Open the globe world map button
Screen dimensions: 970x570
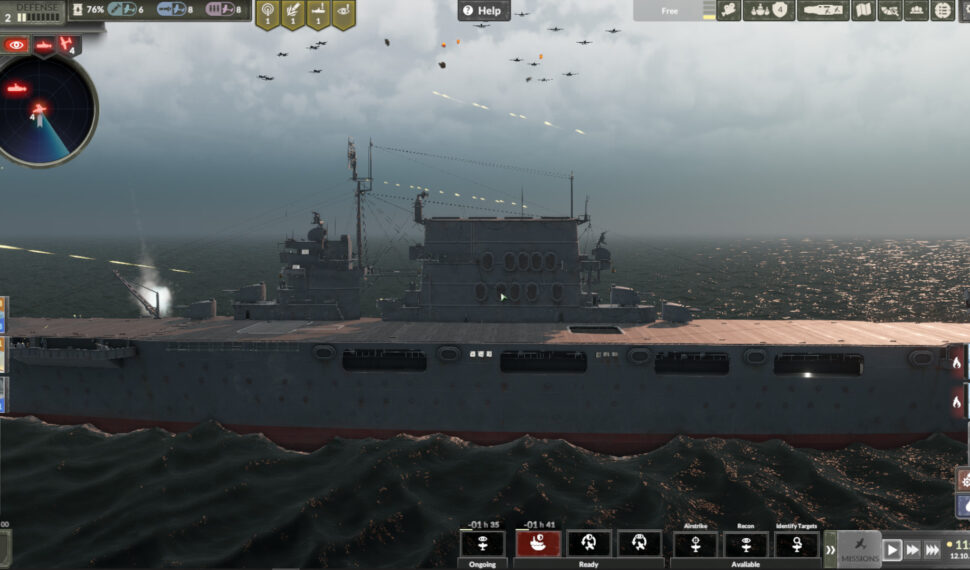point(942,11)
